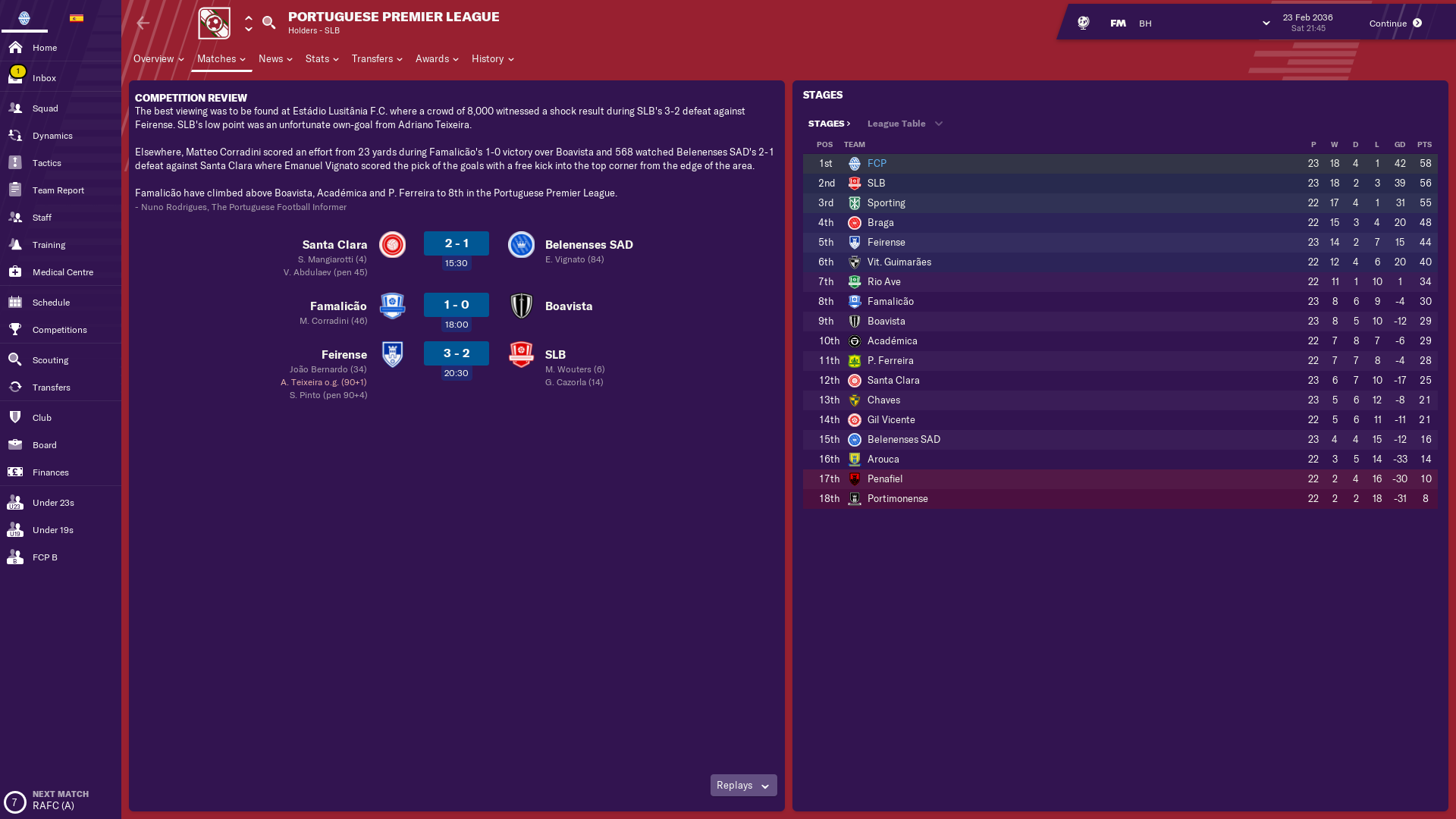Image resolution: width=1456 pixels, height=819 pixels.
Task: Open the search magnifier icon
Action: 268,23
